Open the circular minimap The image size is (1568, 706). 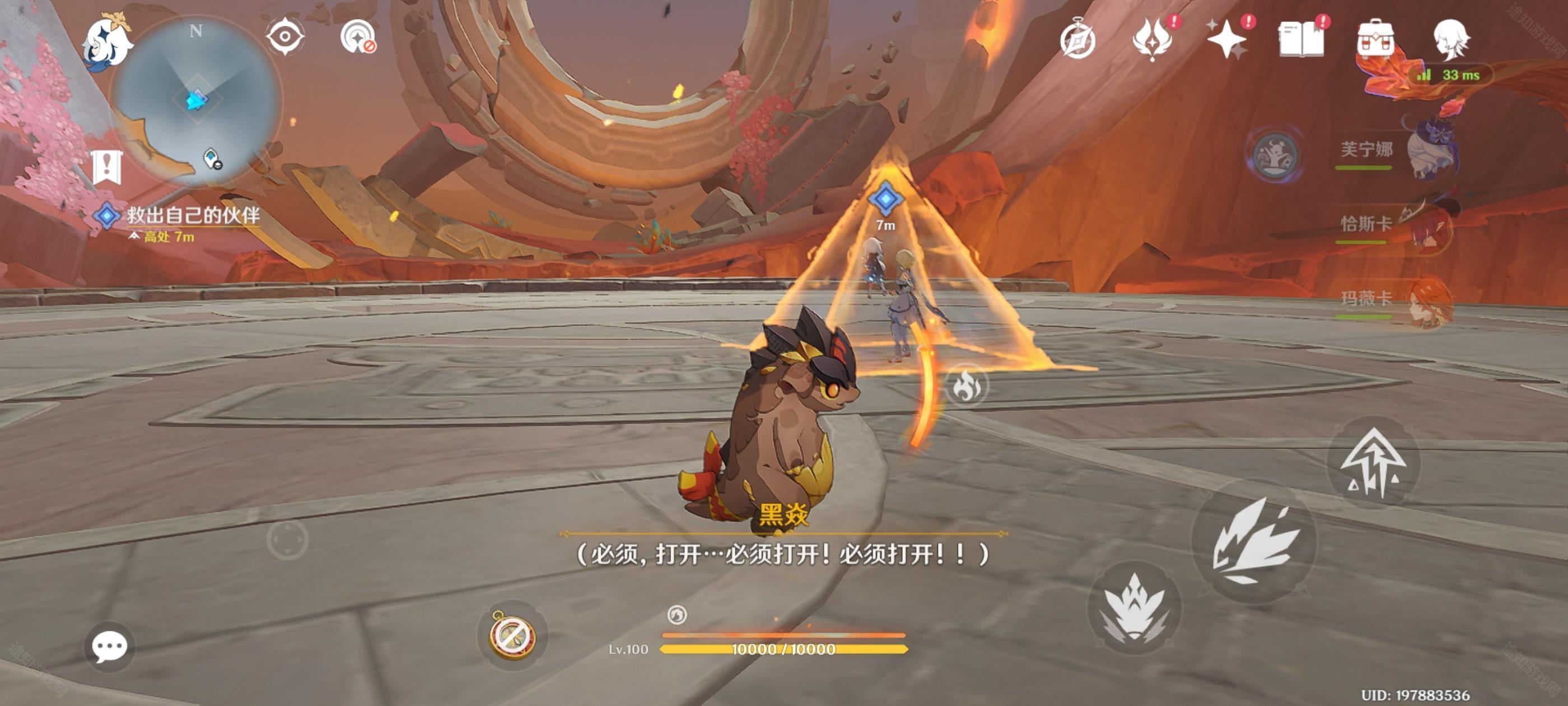coord(196,100)
